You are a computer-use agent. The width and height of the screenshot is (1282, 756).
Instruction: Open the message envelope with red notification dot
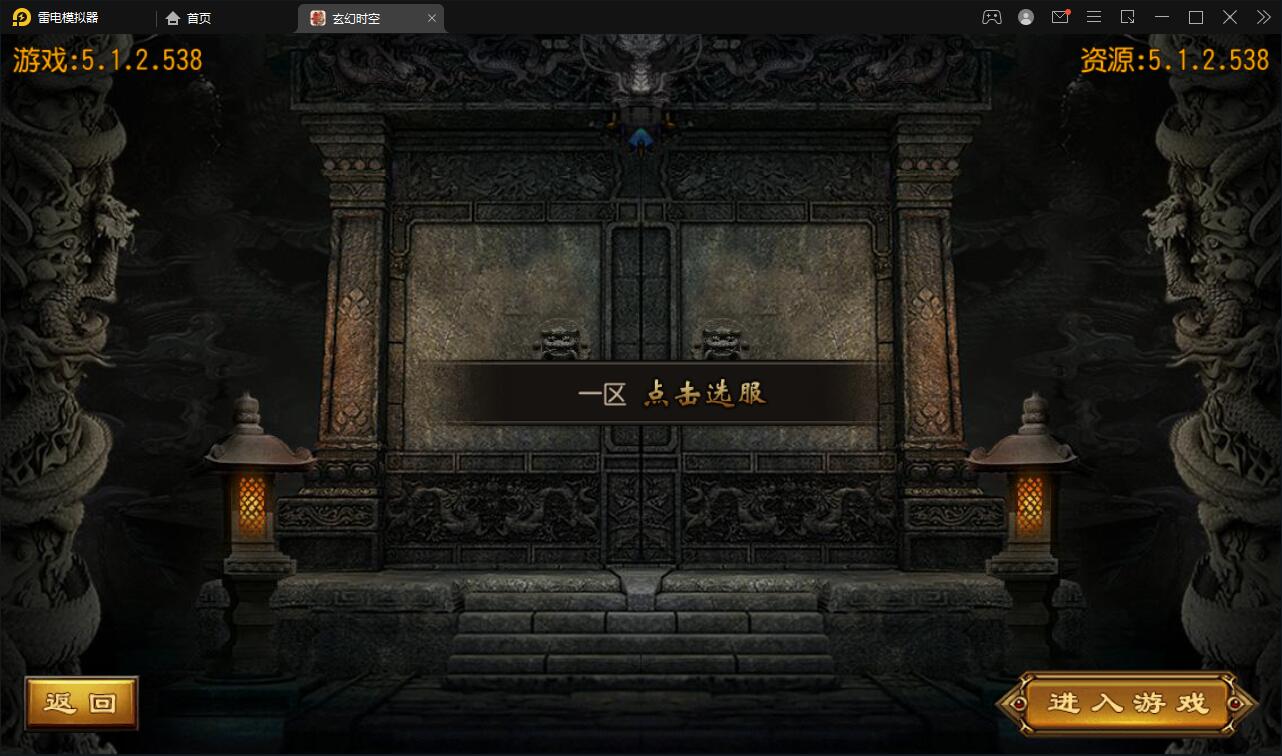tap(1060, 17)
